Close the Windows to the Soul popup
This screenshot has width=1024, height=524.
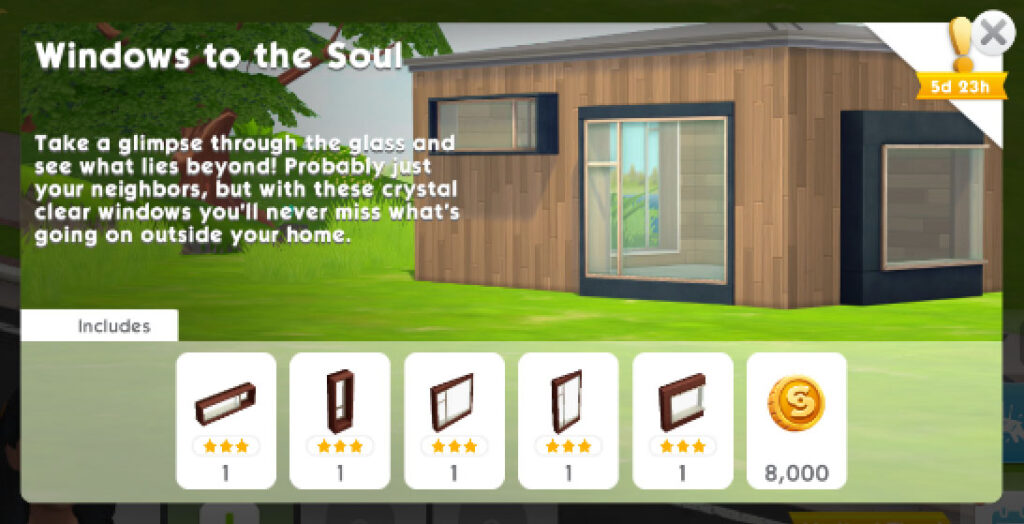point(992,34)
